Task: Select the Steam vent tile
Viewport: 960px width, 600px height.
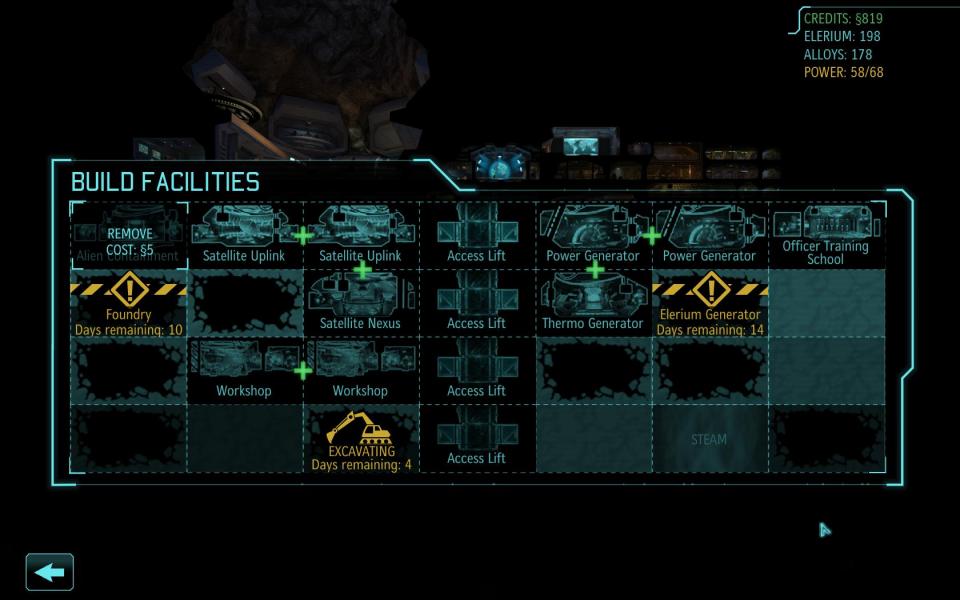Action: click(709, 439)
